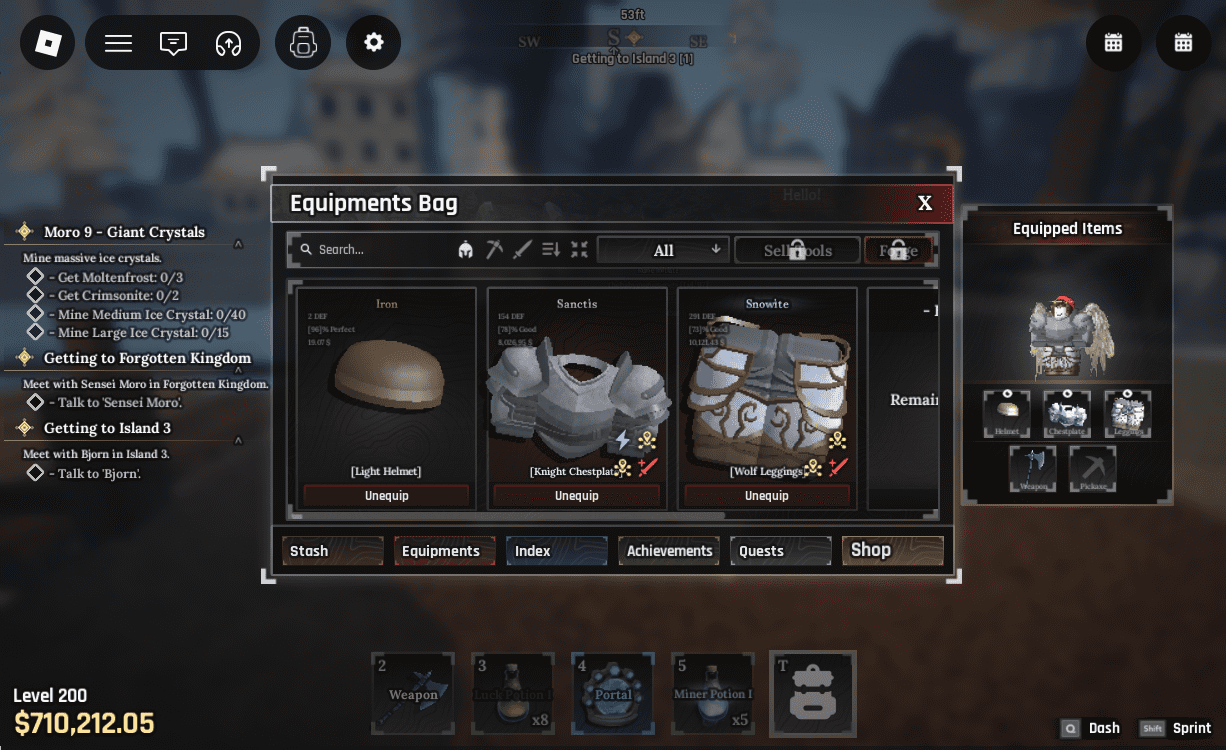The width and height of the screenshot is (1226, 750).
Task: Open the Shop tab
Action: [892, 551]
